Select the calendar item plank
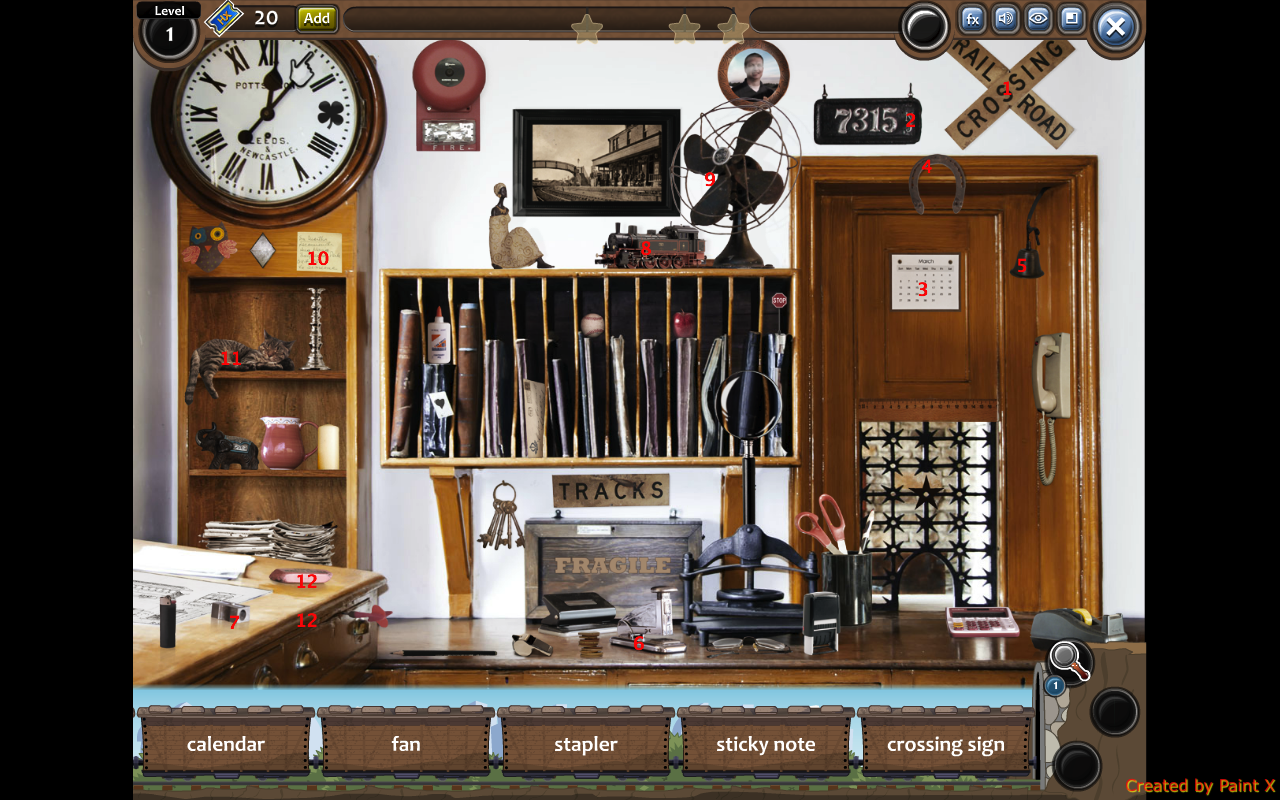Viewport: 1280px width, 800px height. 226,744
